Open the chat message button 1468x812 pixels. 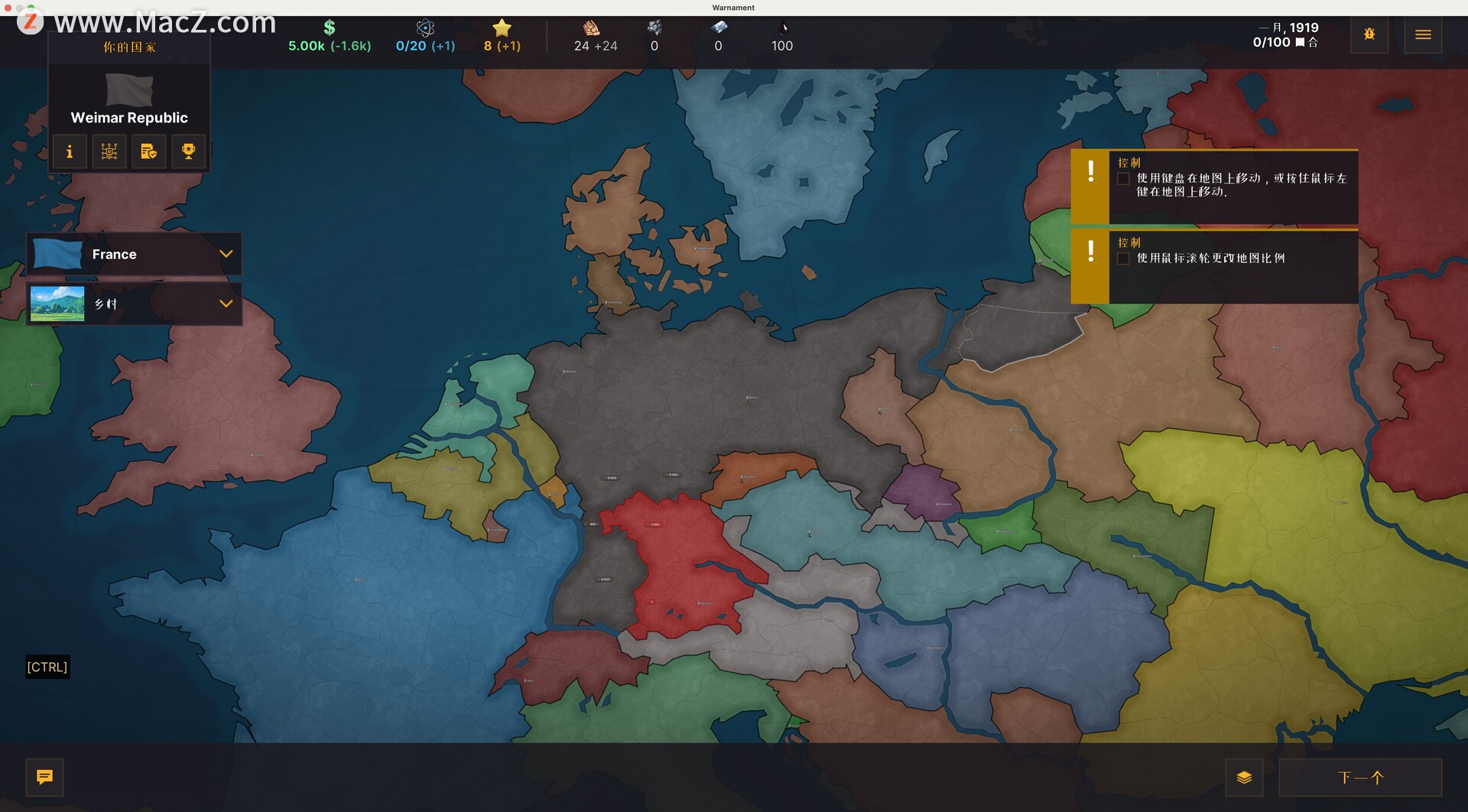45,778
